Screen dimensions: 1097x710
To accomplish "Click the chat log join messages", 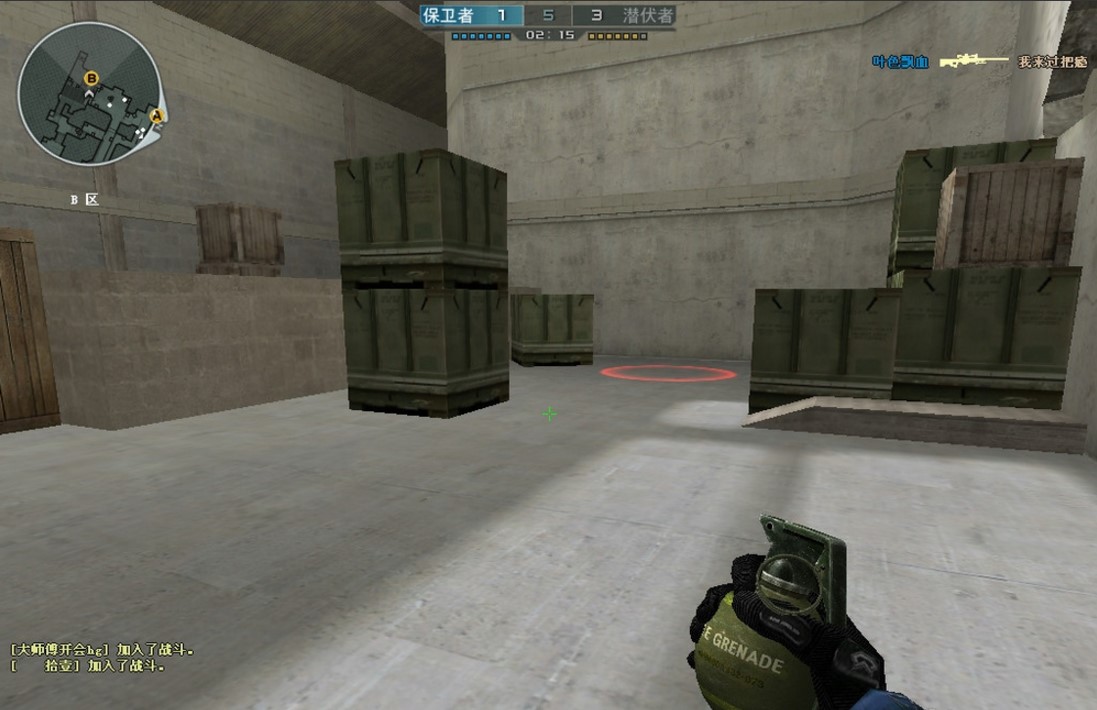I will (x=102, y=657).
